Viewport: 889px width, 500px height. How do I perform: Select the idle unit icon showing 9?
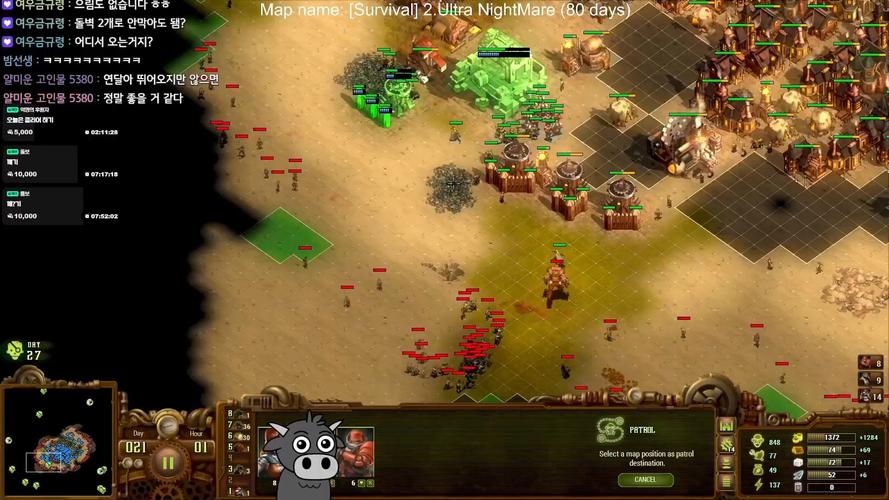[x=865, y=379]
